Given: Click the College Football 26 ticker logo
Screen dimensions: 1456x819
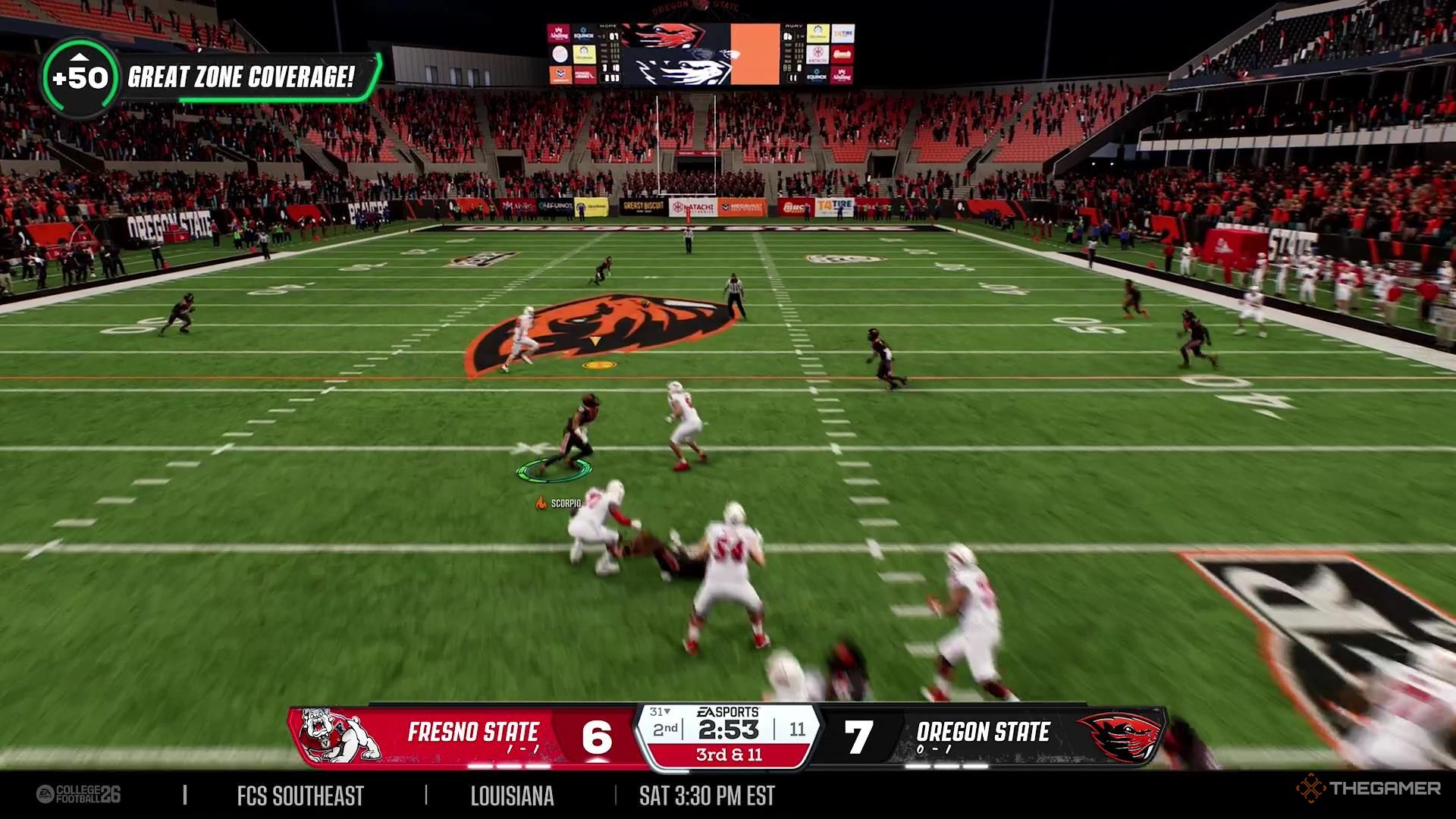Looking at the screenshot, I should click(x=79, y=795).
